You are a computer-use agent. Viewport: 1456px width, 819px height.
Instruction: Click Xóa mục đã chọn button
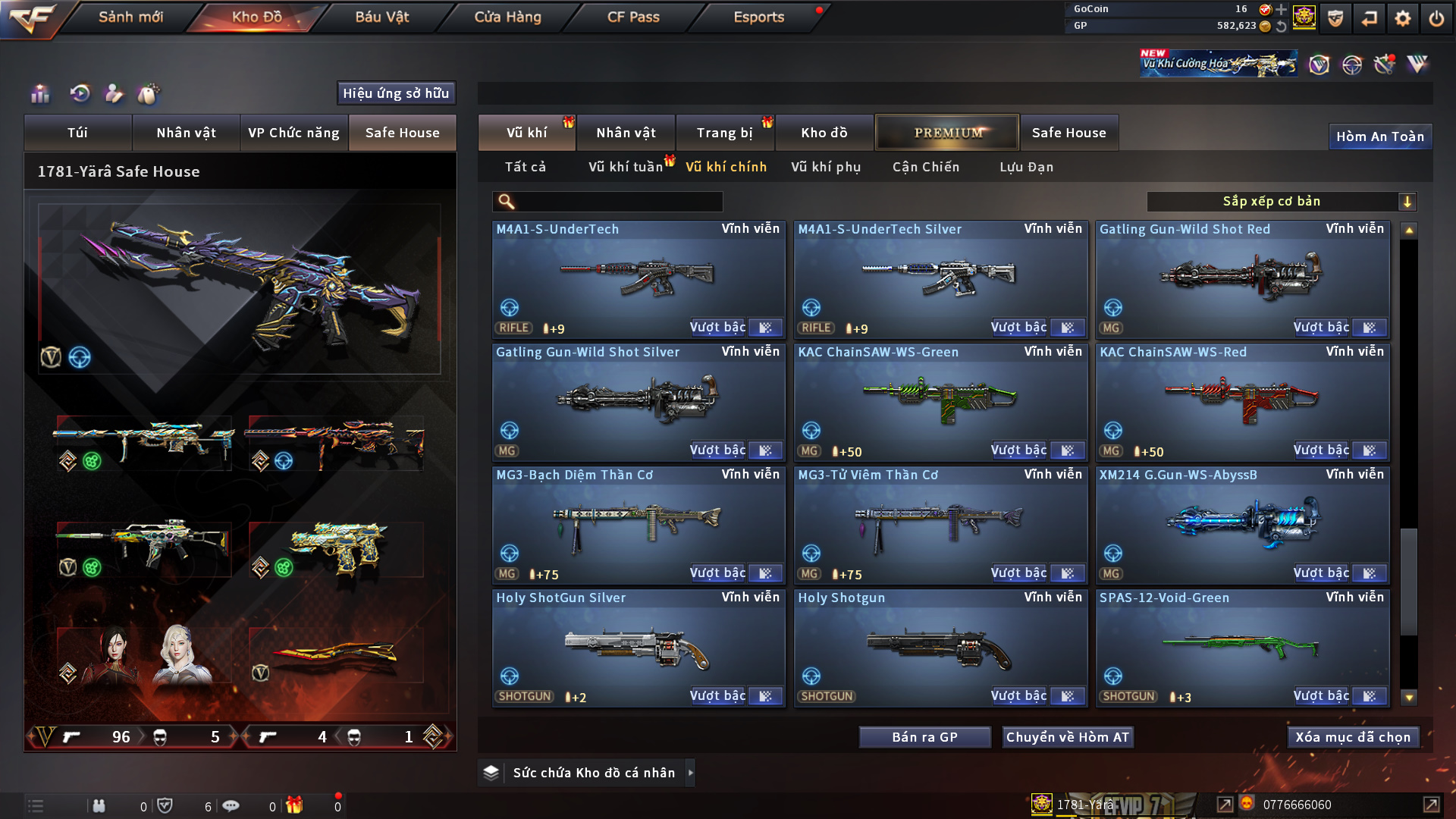[x=1352, y=737]
